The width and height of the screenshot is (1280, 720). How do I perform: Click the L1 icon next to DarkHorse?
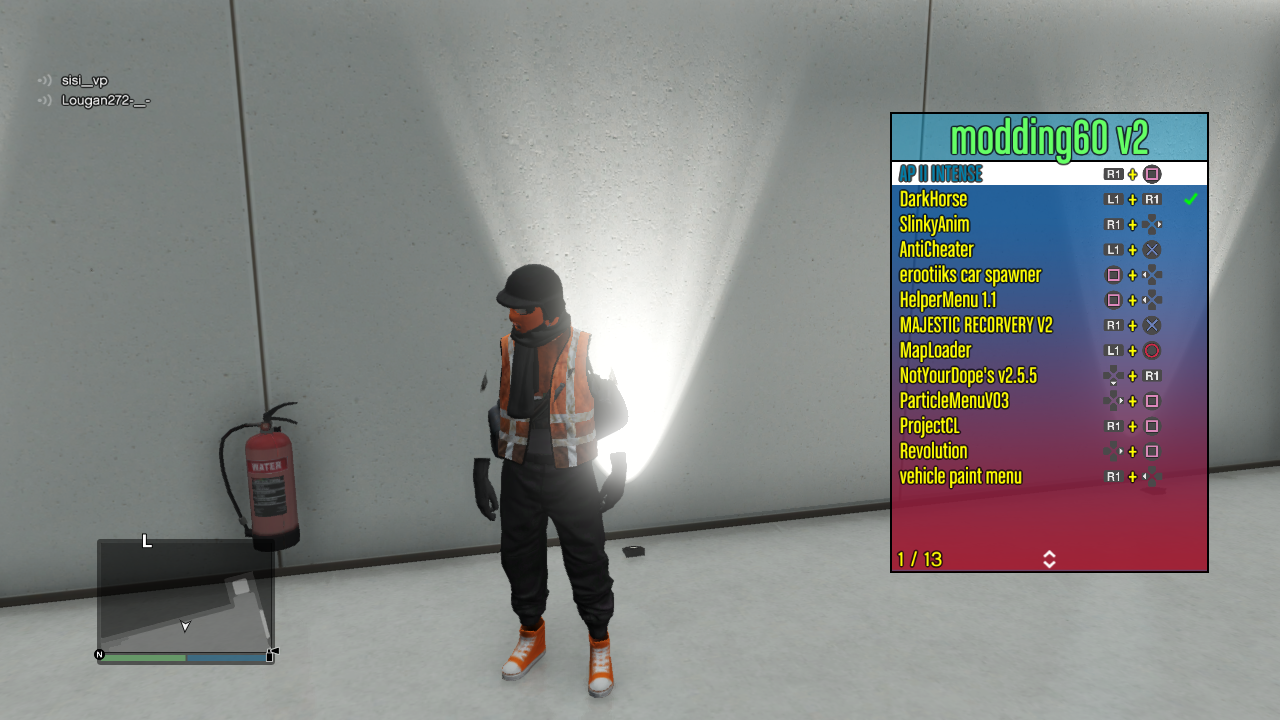coord(1113,199)
